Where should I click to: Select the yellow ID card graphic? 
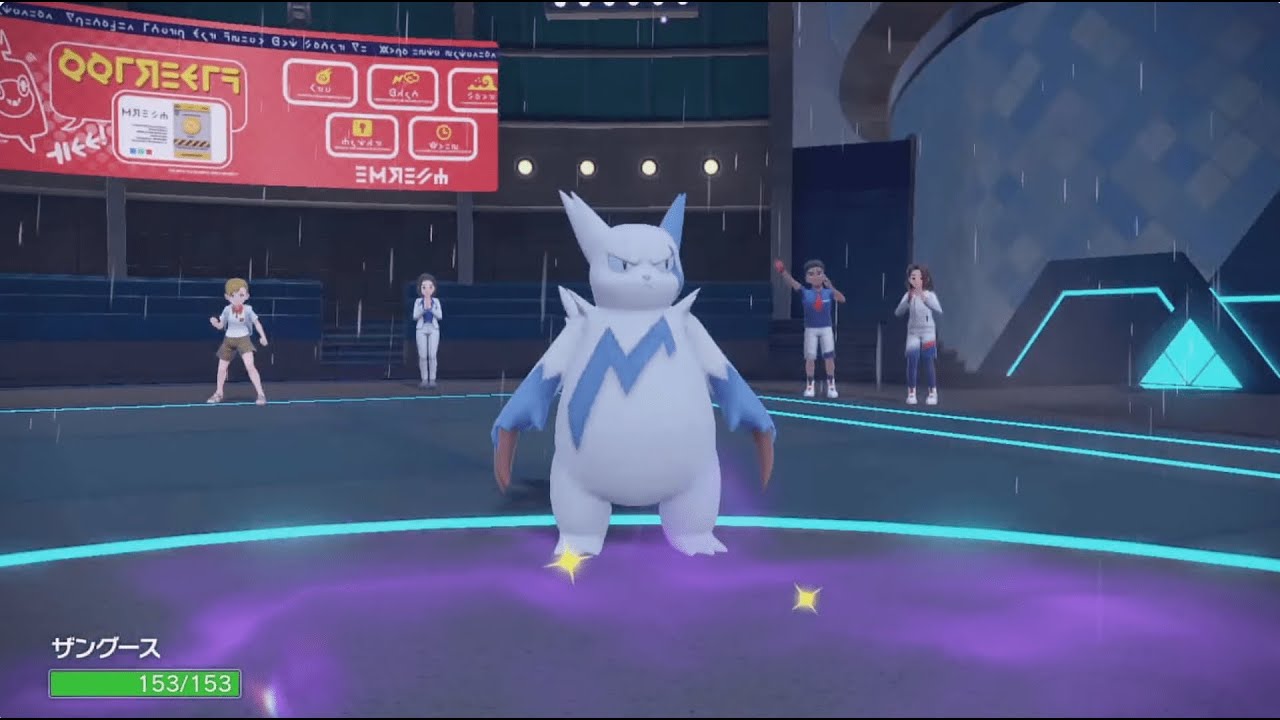pyautogui.click(x=192, y=130)
